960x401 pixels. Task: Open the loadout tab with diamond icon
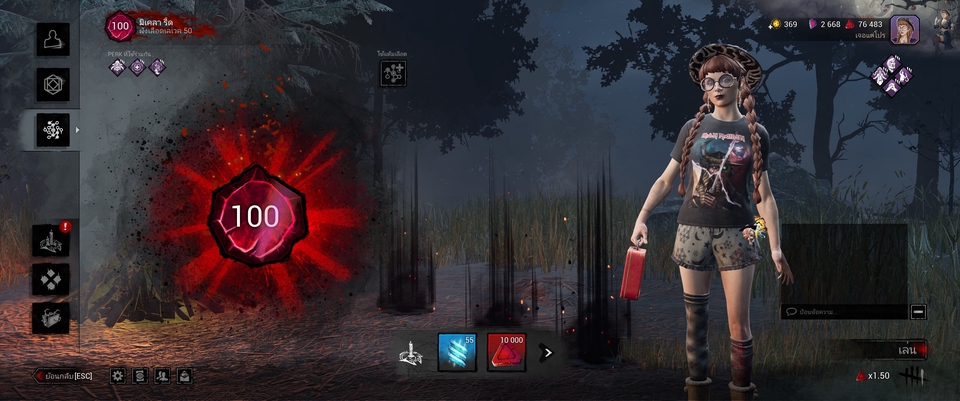[53, 84]
